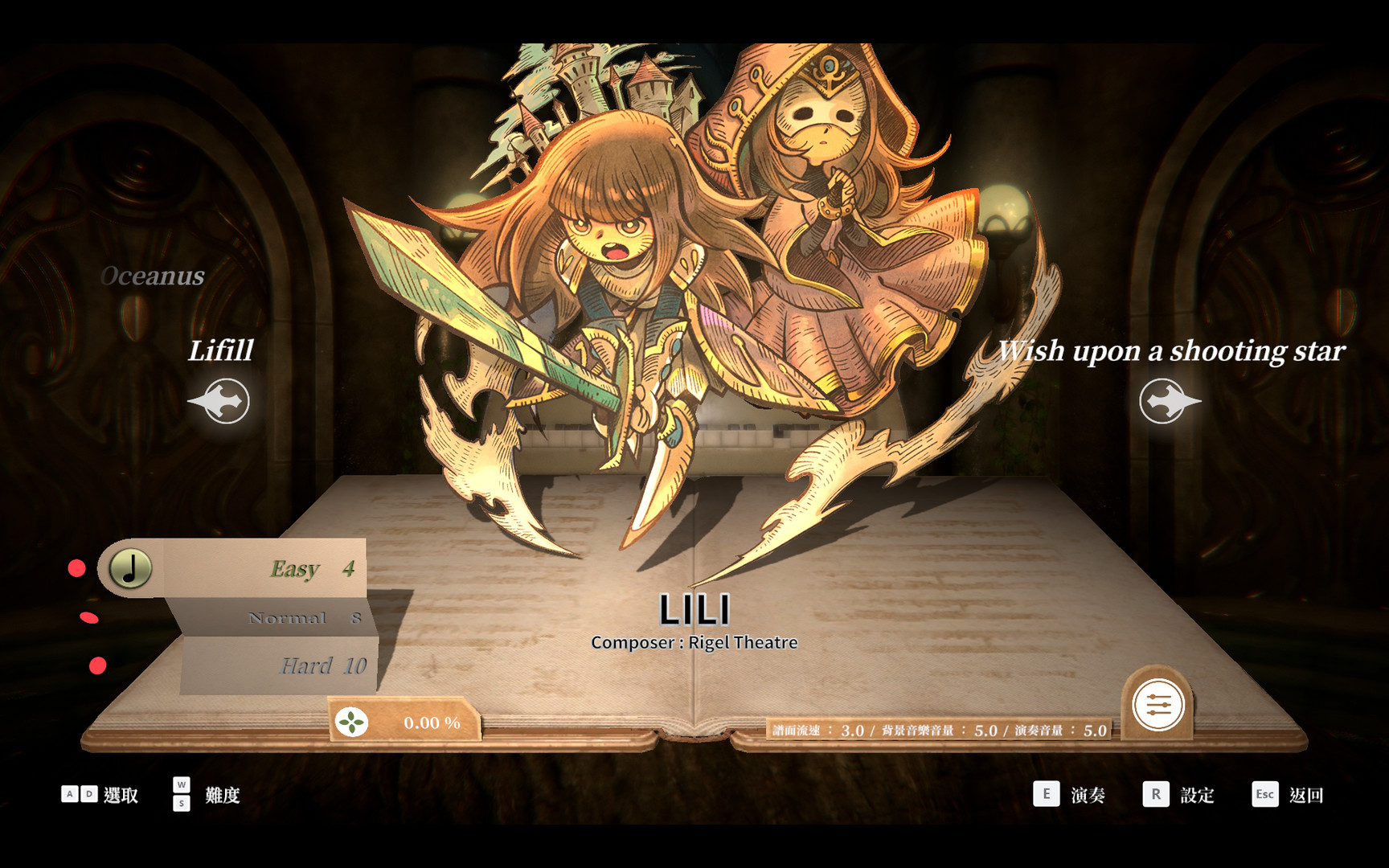Click the right arrow toward Wish upon a shooting star

click(1162, 399)
